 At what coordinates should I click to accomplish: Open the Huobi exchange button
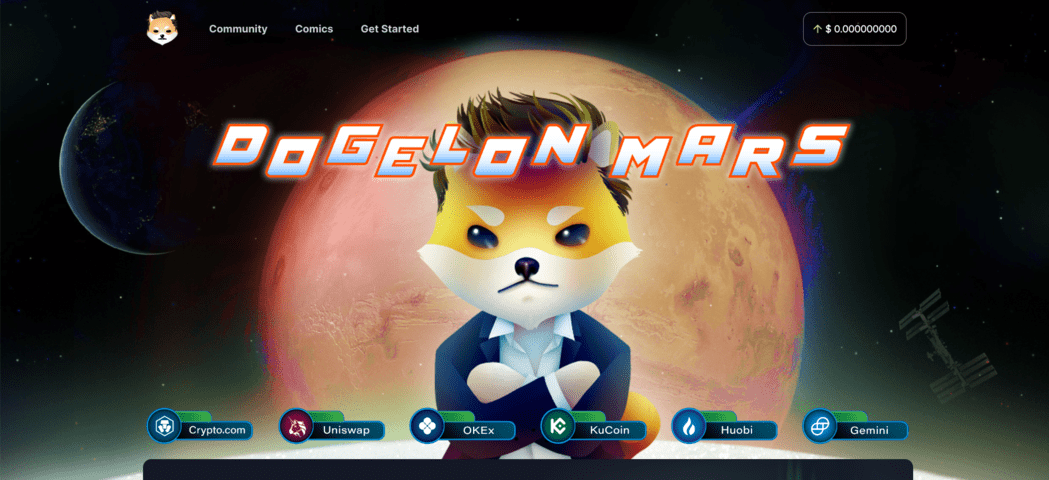726,429
